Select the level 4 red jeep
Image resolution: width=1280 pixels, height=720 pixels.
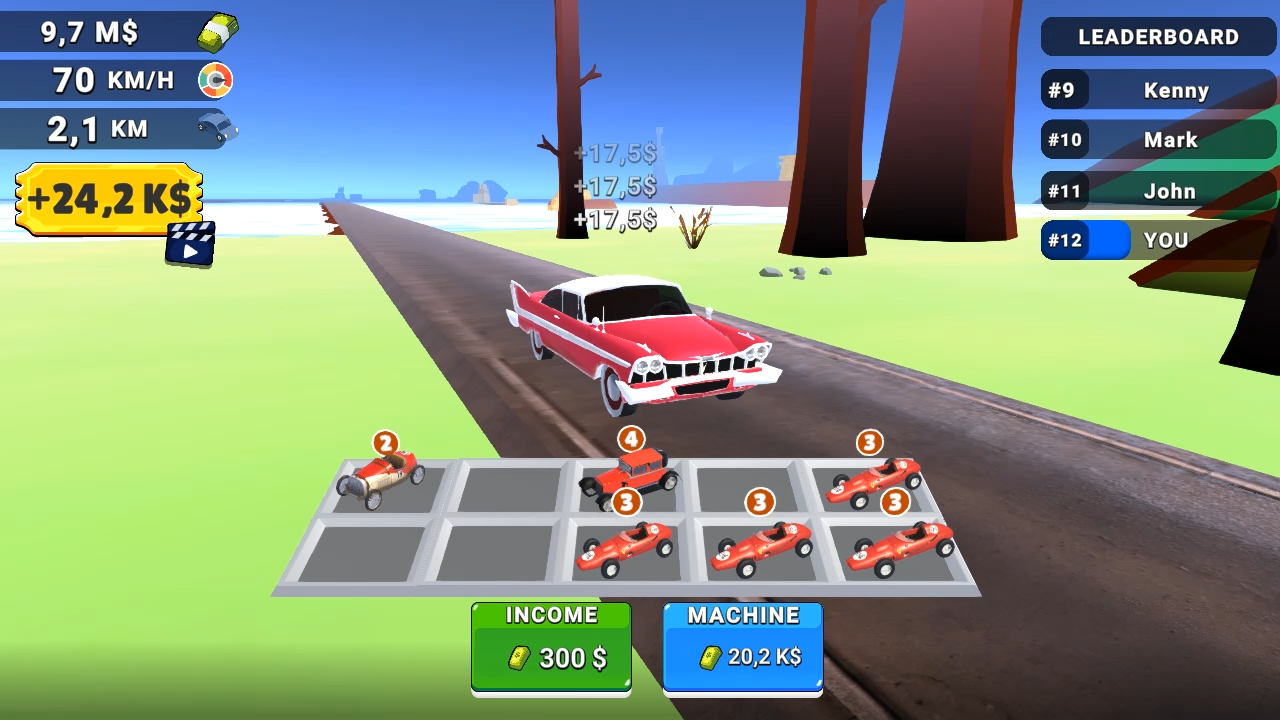[x=632, y=472]
